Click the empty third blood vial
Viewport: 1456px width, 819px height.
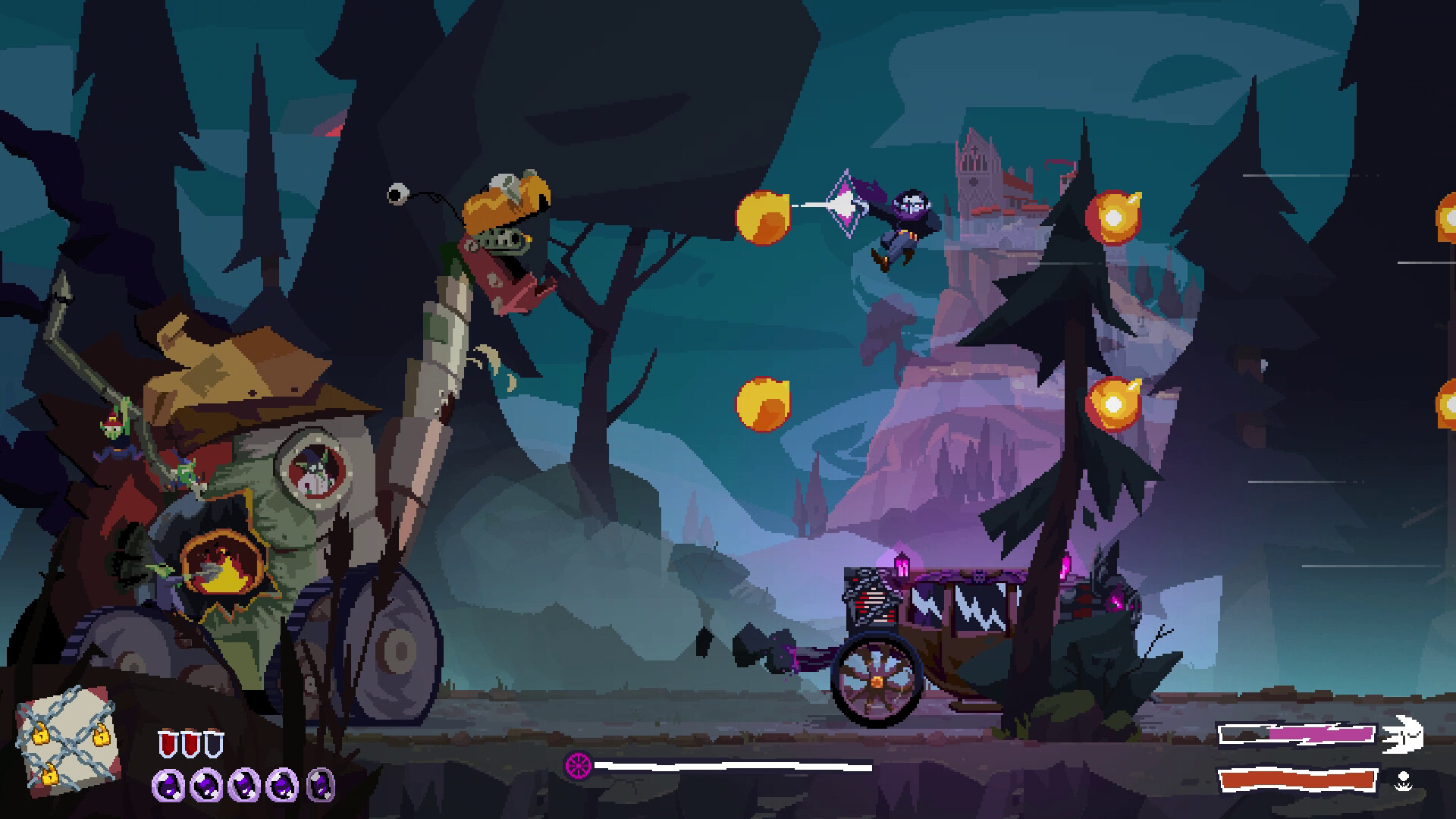coord(214,743)
